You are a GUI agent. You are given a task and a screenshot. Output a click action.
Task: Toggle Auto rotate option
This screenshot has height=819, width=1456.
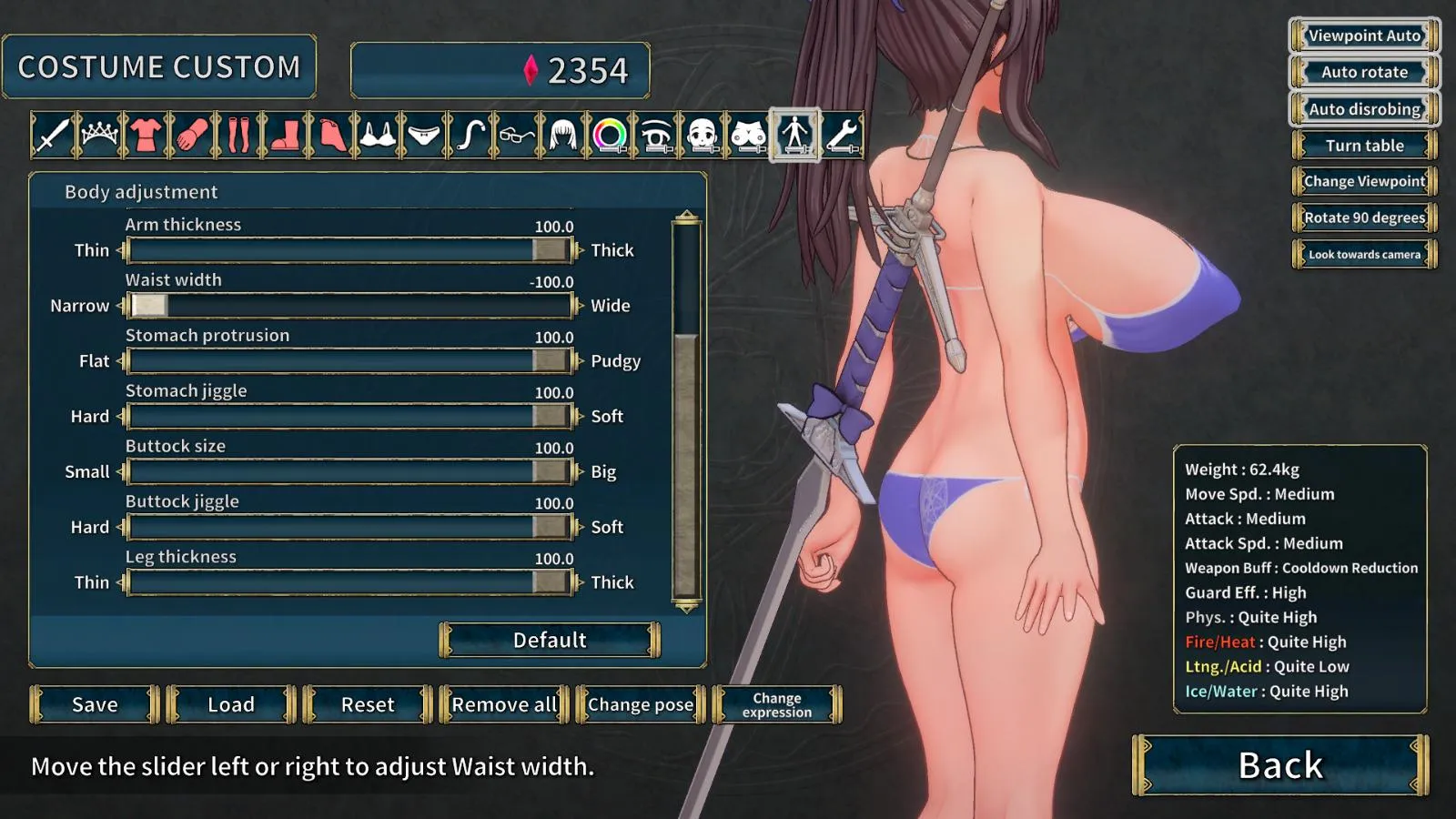click(x=1364, y=72)
